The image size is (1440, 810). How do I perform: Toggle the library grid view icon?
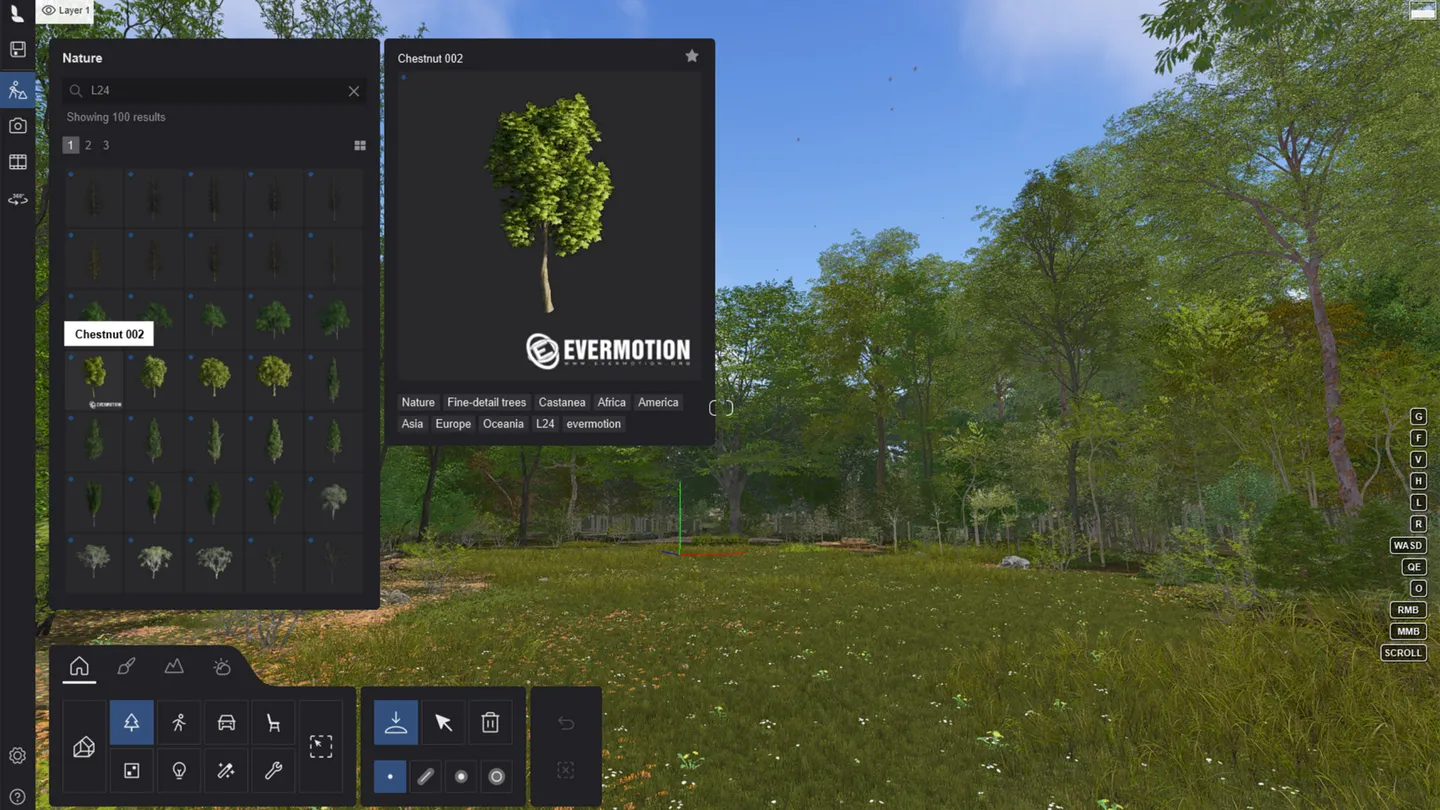(360, 146)
